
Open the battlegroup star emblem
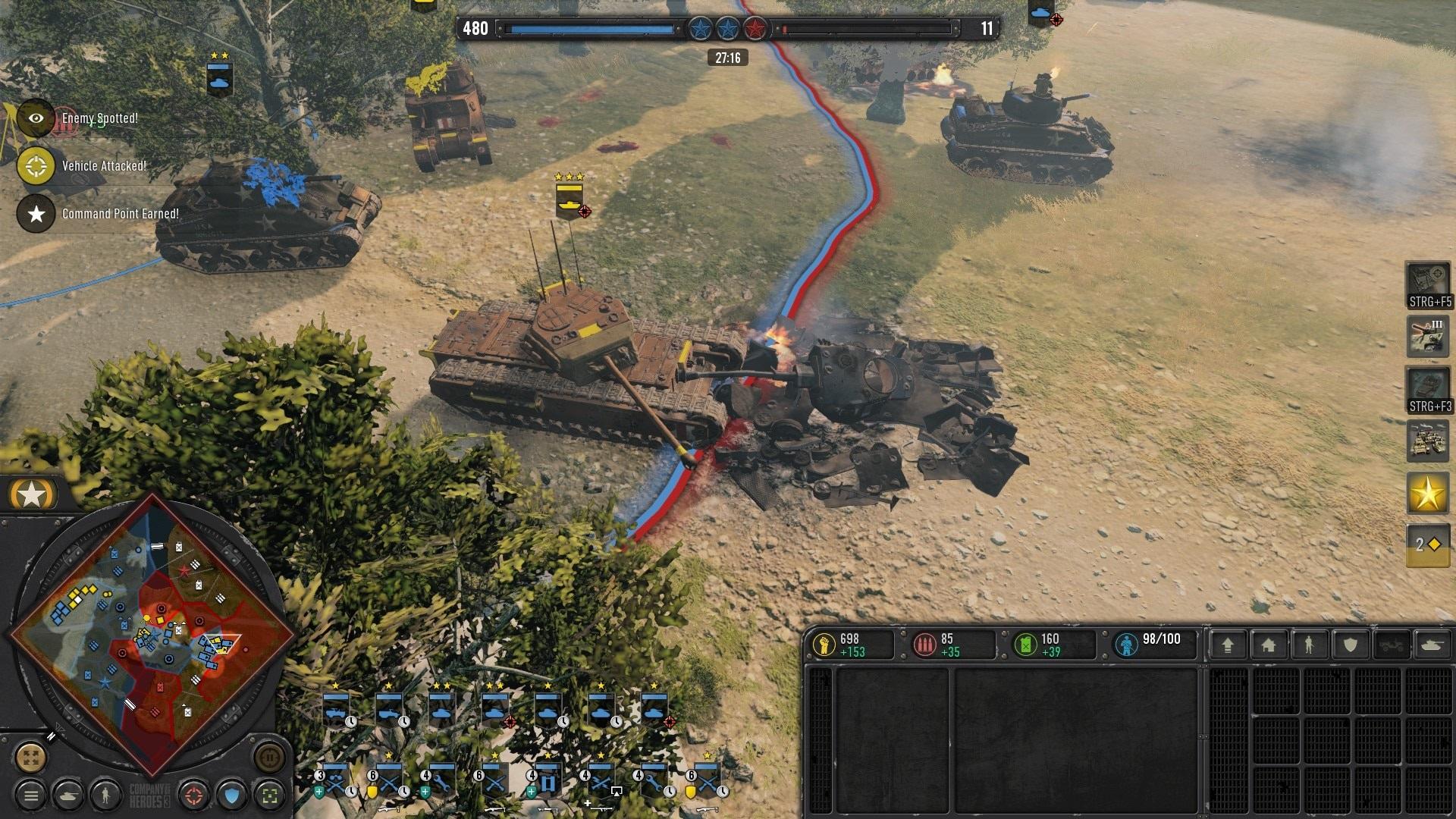tap(31, 495)
